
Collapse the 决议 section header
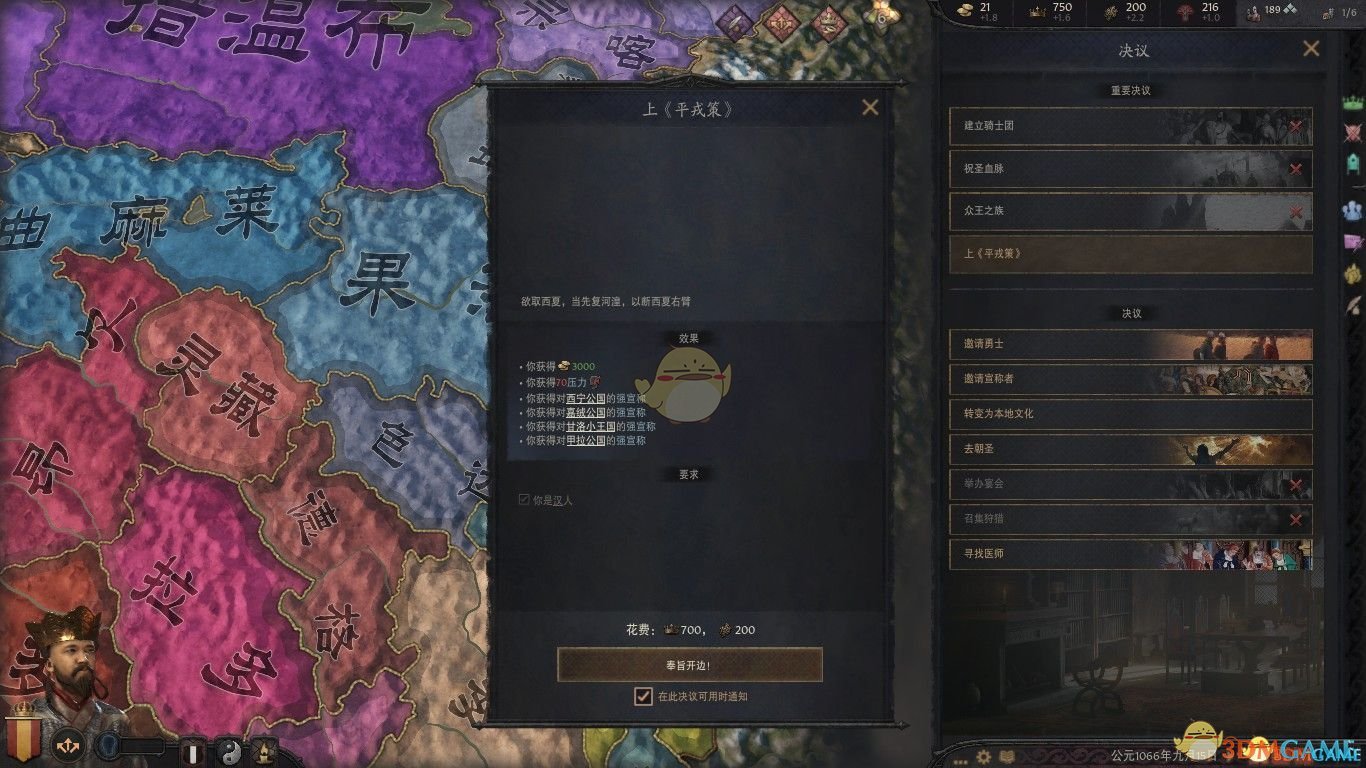(1130, 313)
